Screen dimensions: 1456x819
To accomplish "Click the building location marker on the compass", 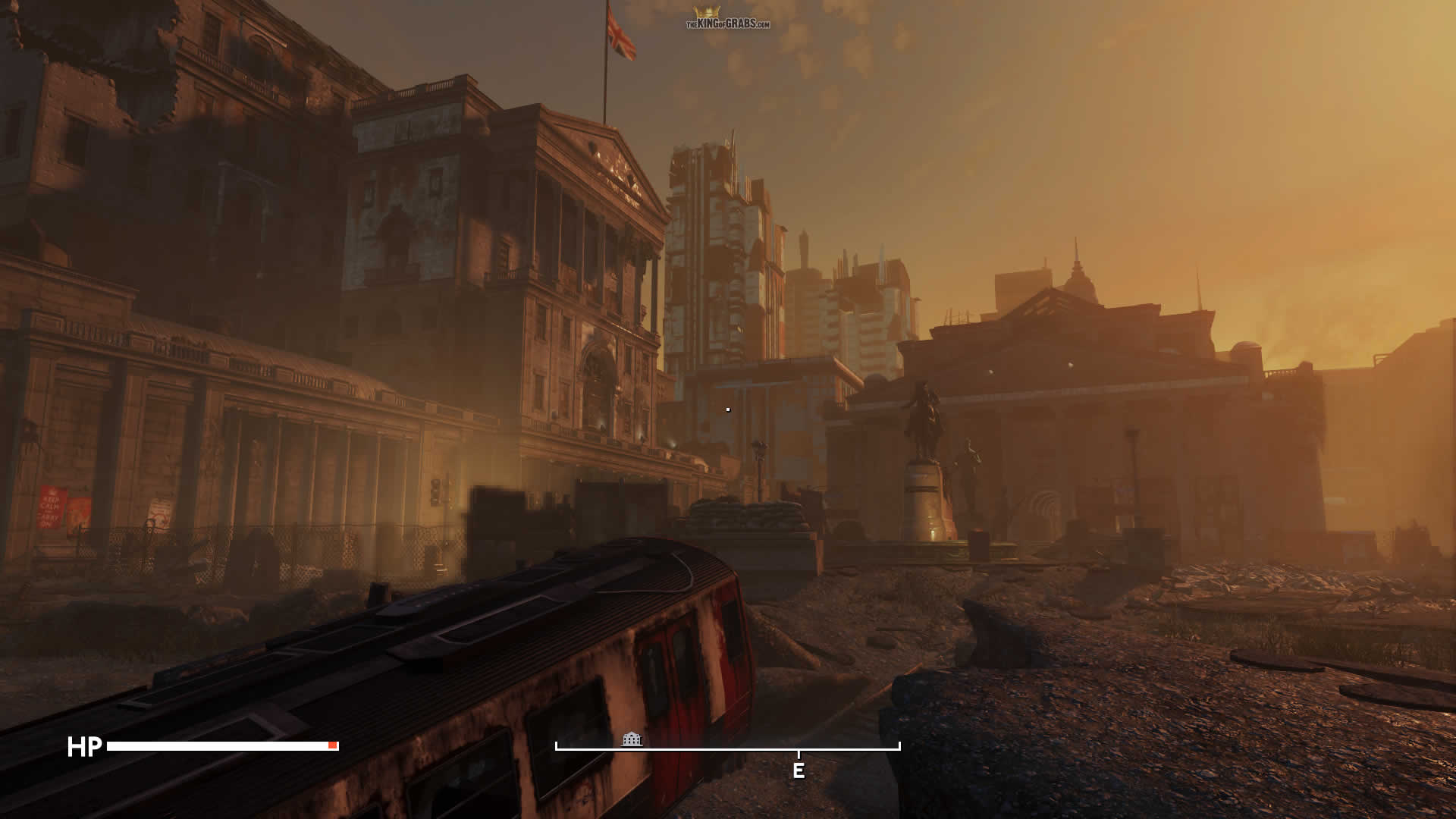I will coord(632,739).
